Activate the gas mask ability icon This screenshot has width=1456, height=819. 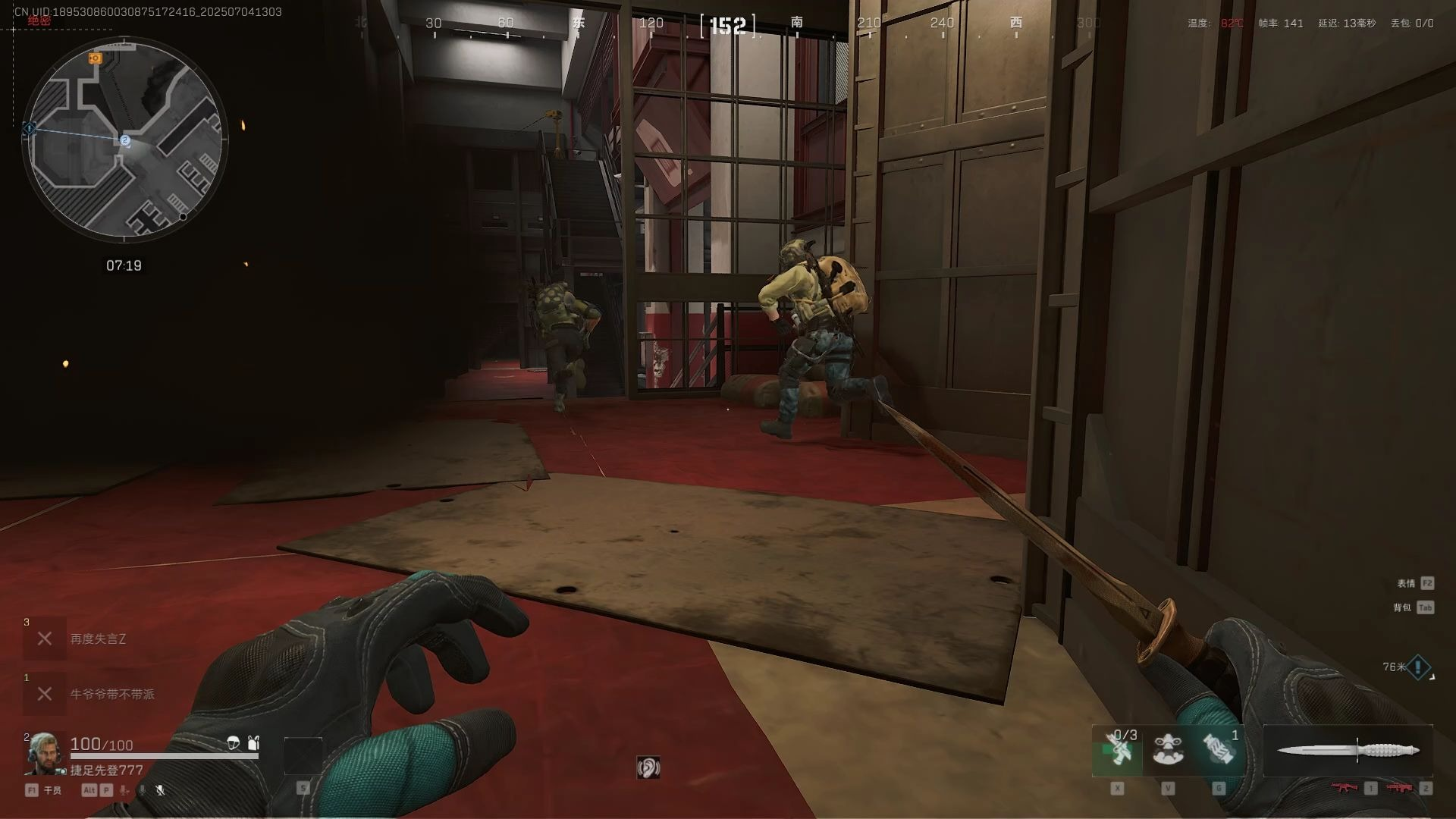1168,750
